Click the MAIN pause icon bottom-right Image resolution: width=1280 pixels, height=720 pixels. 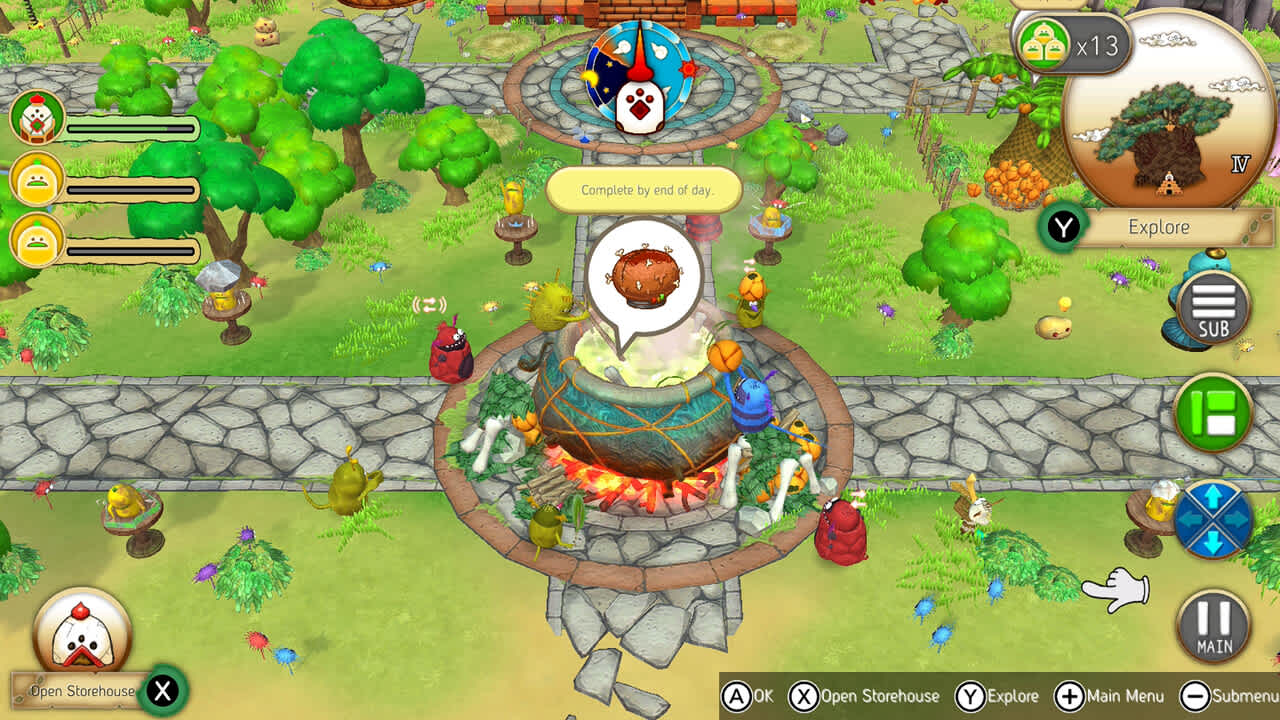point(1212,625)
